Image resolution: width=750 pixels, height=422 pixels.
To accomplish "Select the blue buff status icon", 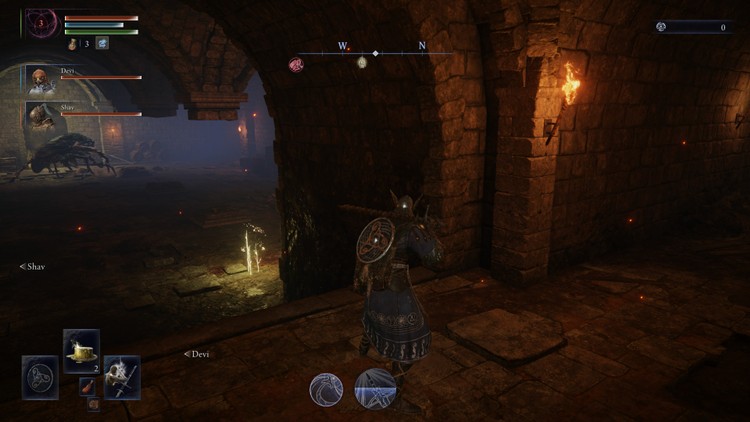I will 101,43.
